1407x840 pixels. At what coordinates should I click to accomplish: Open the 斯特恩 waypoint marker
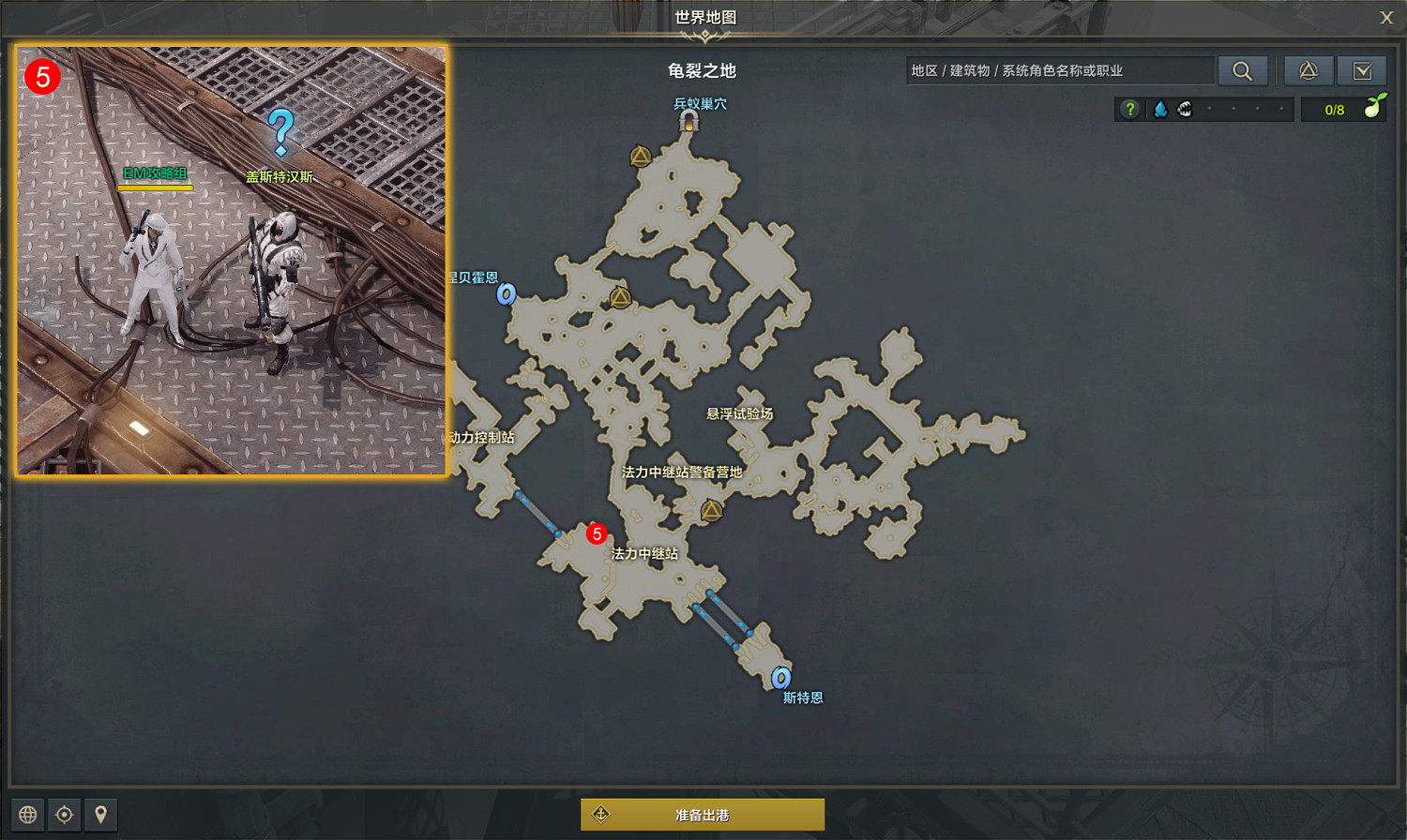pos(779,678)
